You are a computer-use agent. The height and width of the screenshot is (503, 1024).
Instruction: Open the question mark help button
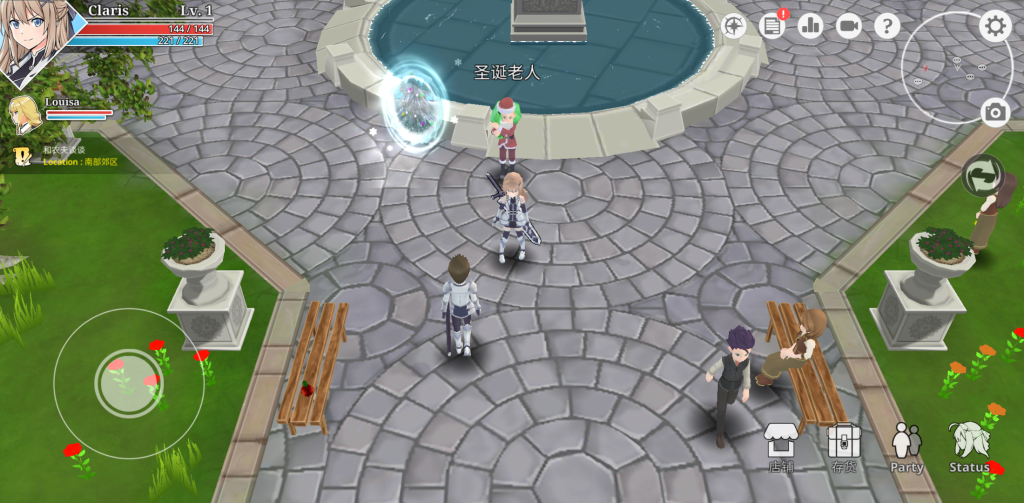(887, 26)
